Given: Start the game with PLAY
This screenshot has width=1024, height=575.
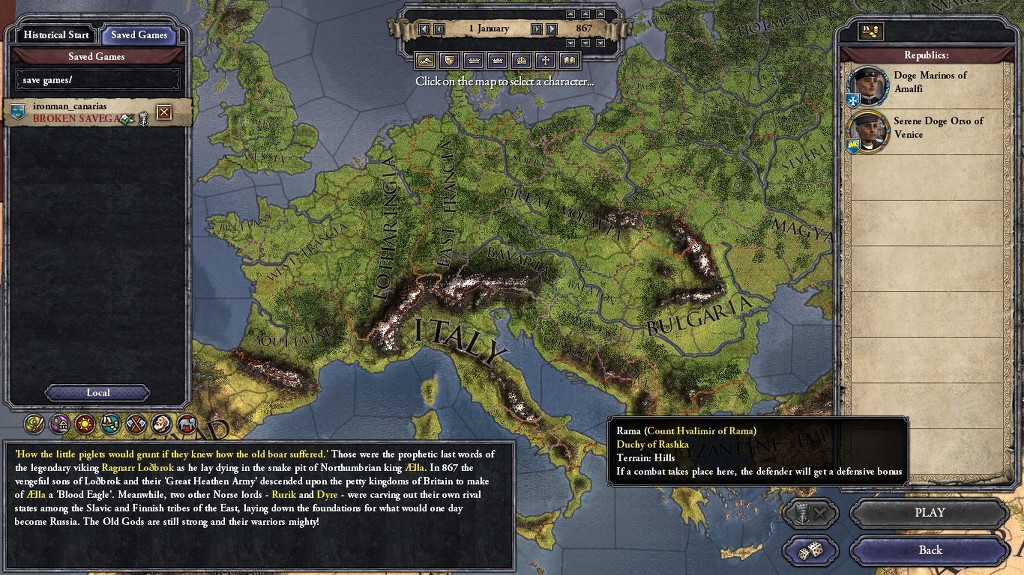Looking at the screenshot, I should [x=929, y=513].
